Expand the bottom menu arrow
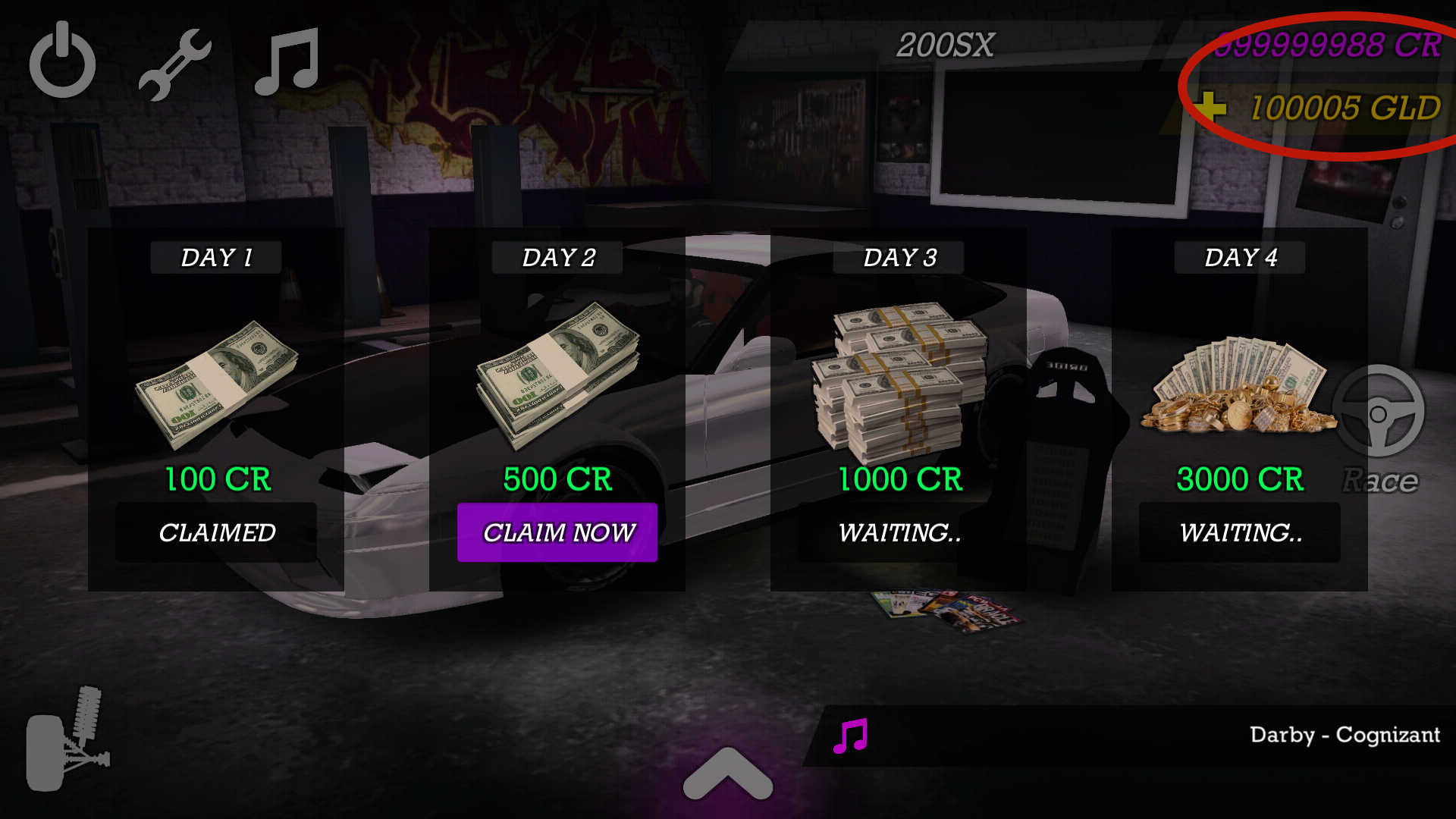 [727, 773]
